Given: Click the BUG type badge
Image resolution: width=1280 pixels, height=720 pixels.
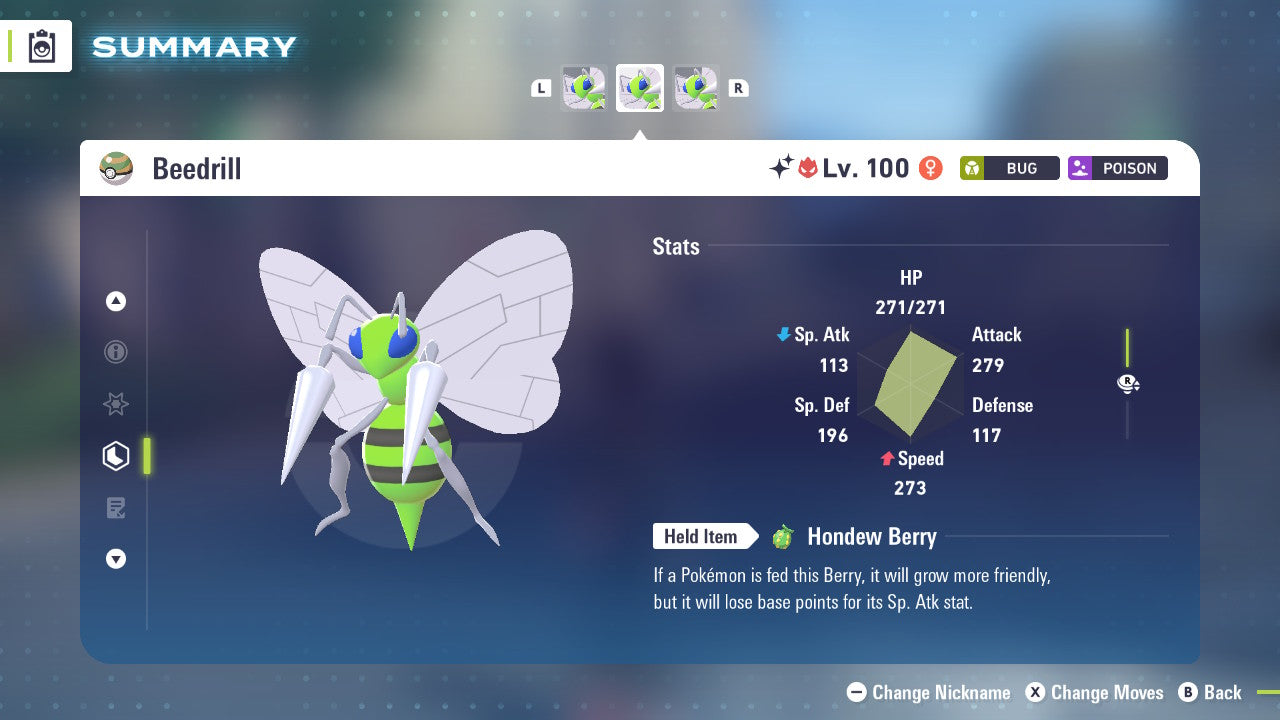Looking at the screenshot, I should 1009,168.
